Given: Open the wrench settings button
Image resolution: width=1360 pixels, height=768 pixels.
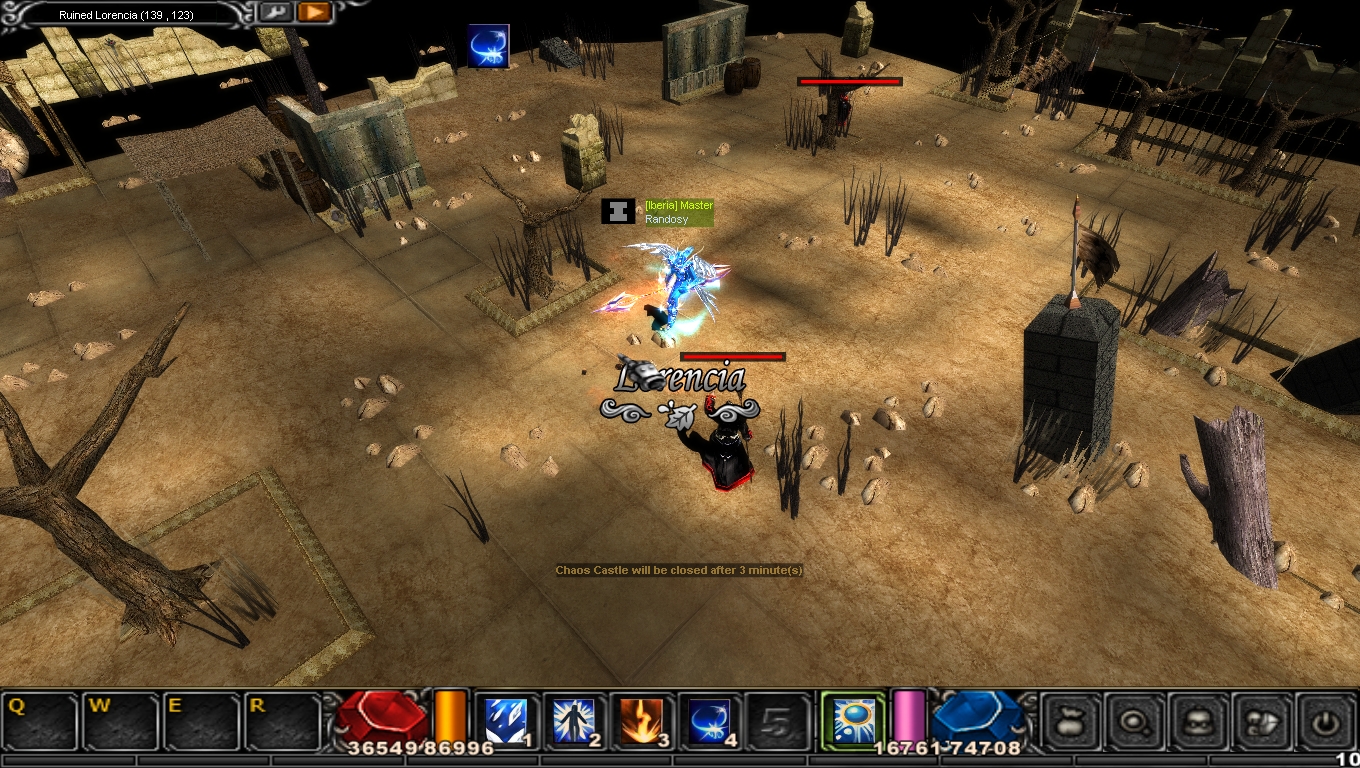Looking at the screenshot, I should click(275, 13).
